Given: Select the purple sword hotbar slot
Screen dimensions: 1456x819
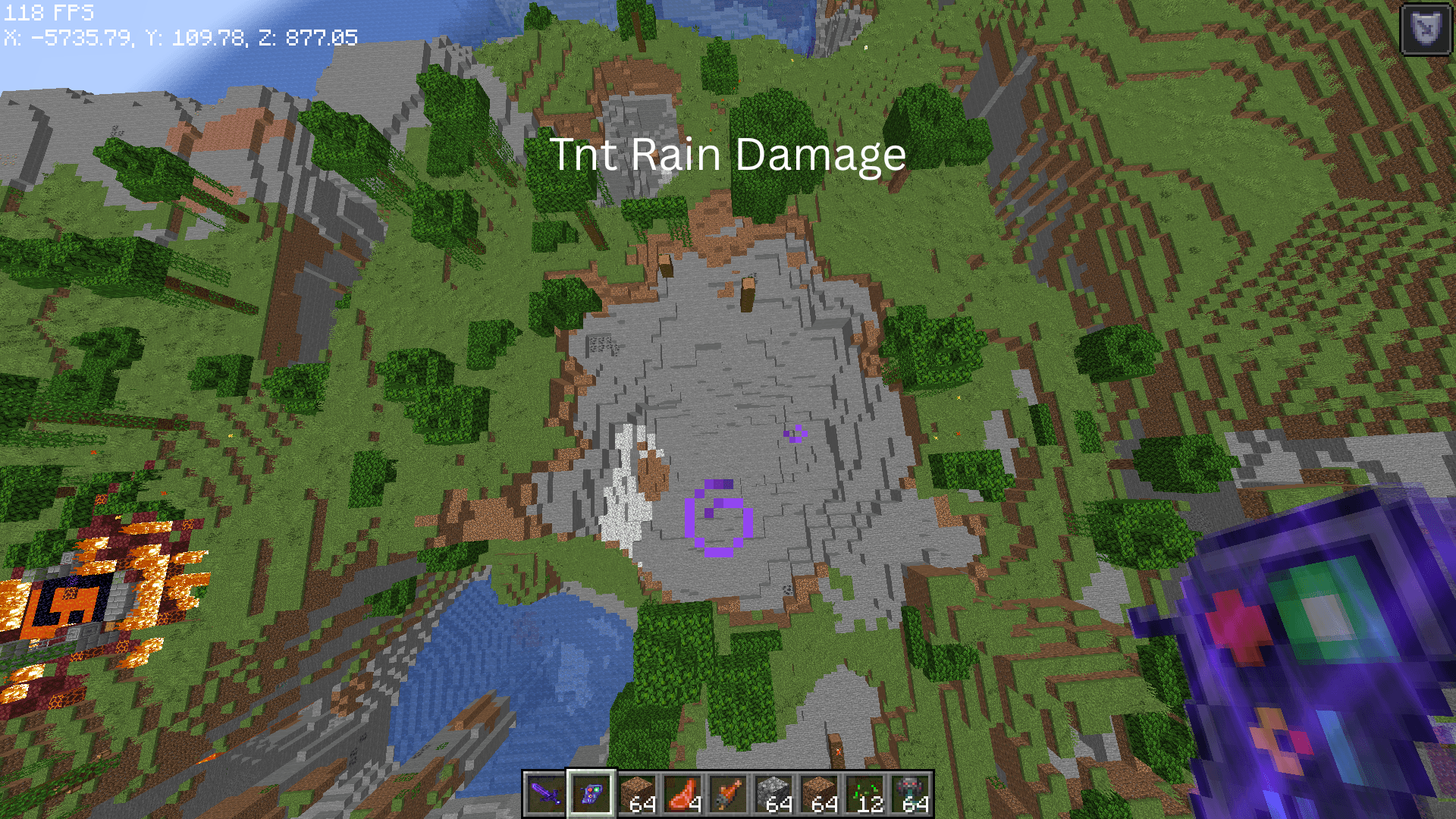Looking at the screenshot, I should [x=545, y=794].
